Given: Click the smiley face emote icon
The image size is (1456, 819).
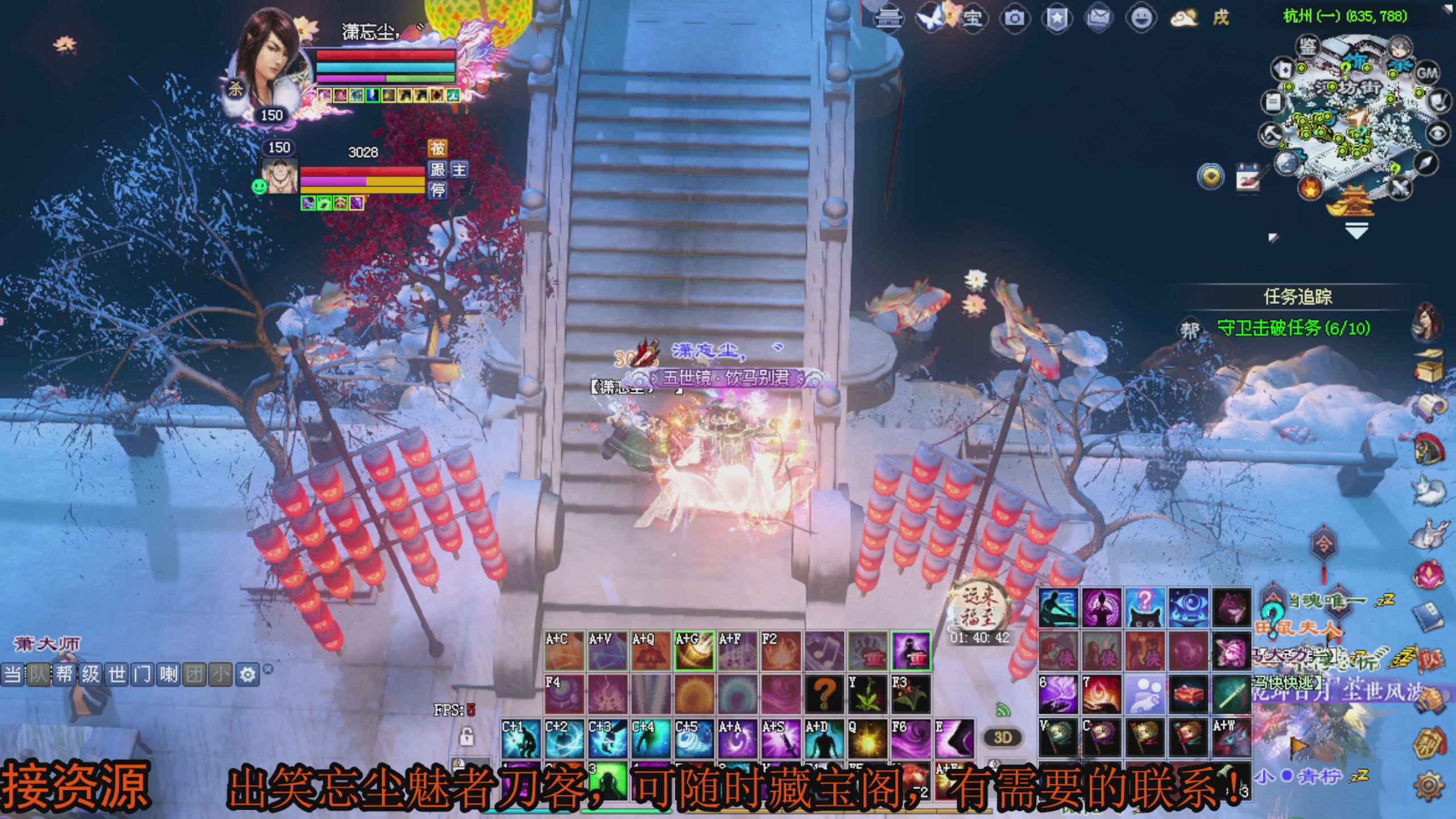Looking at the screenshot, I should 1141,18.
